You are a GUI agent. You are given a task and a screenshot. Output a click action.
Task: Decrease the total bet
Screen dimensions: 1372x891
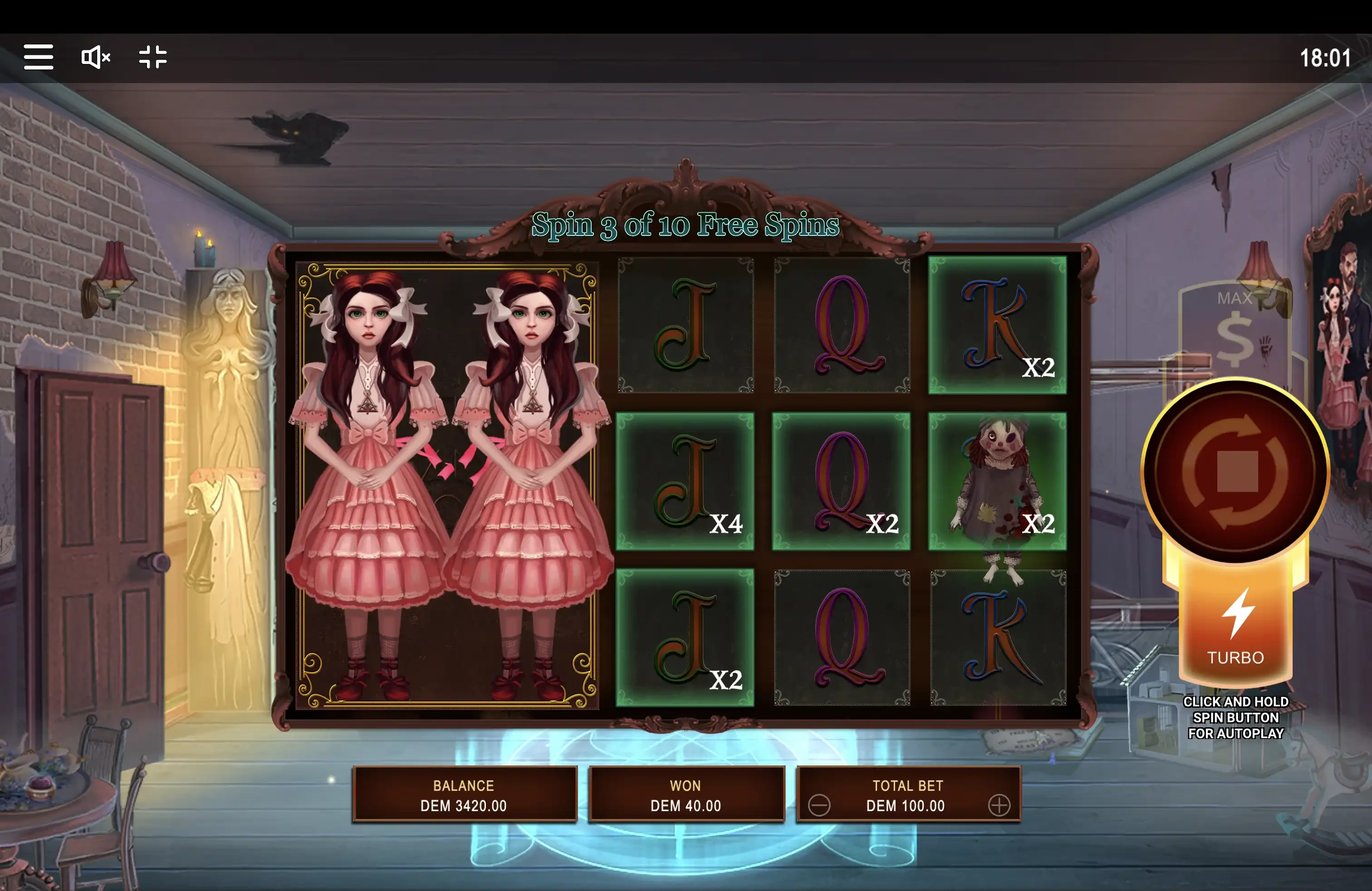click(818, 805)
